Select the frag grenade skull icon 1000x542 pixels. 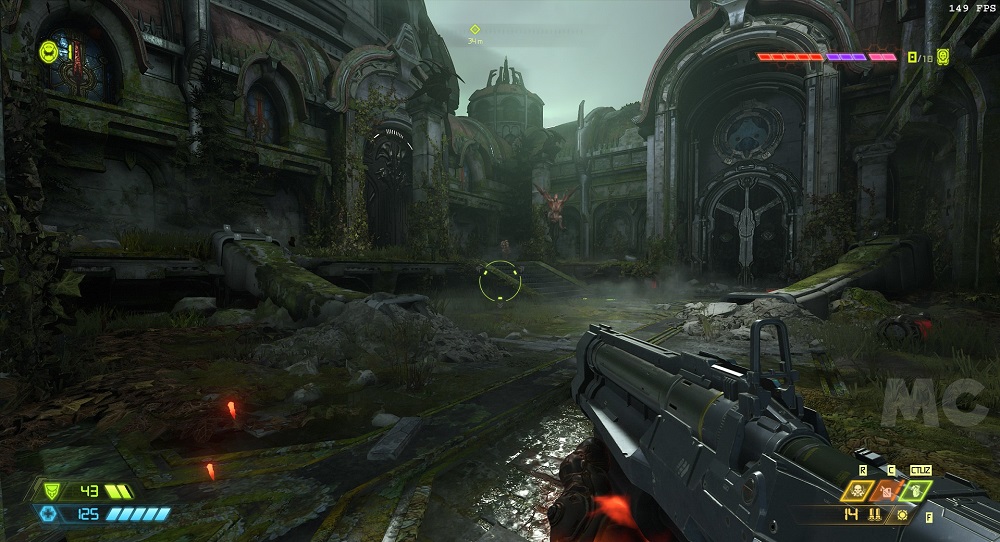click(858, 491)
